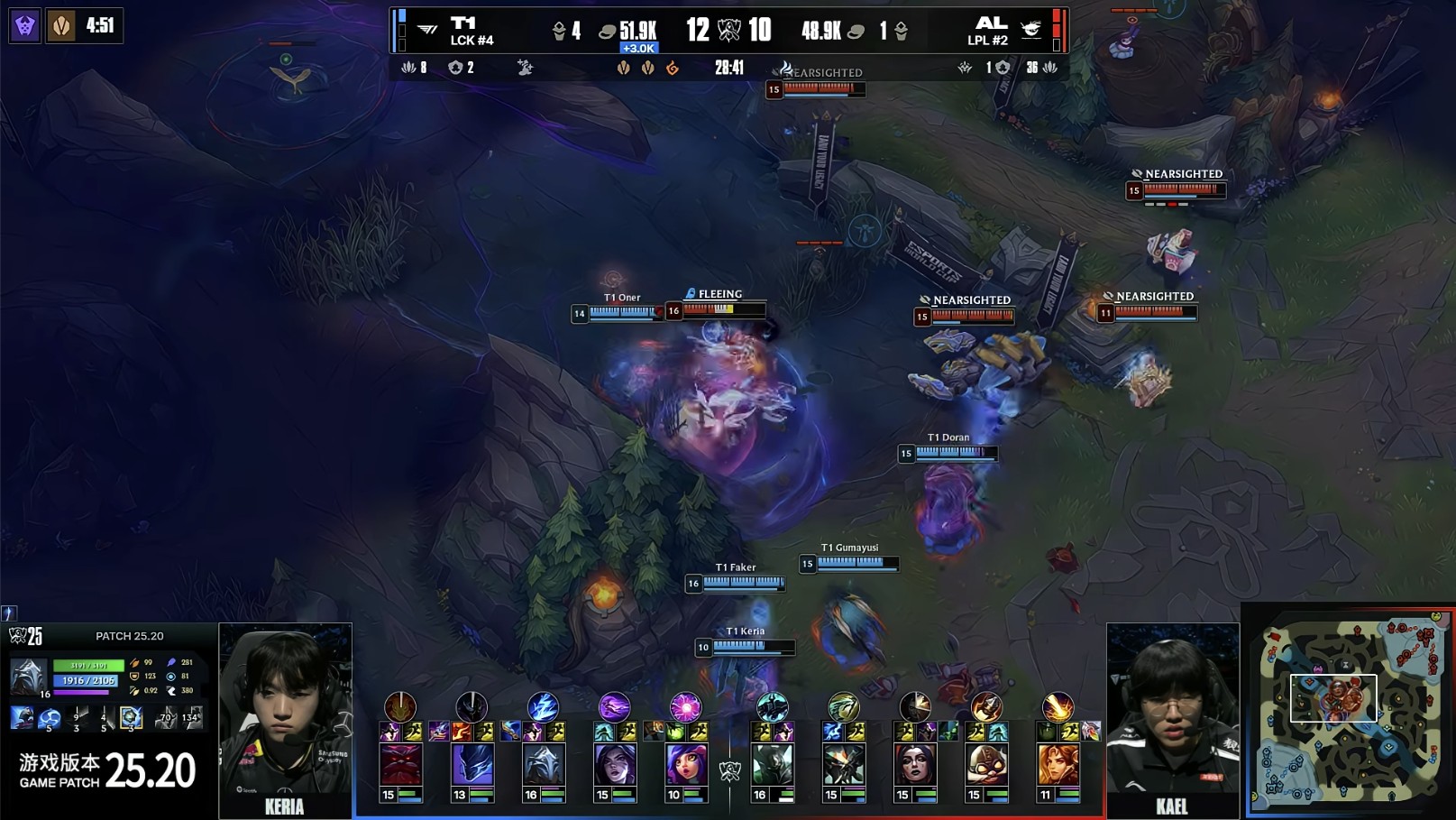Click the blue lightning bolt ultimate icon
1456x820 pixels.
pyautogui.click(x=543, y=706)
